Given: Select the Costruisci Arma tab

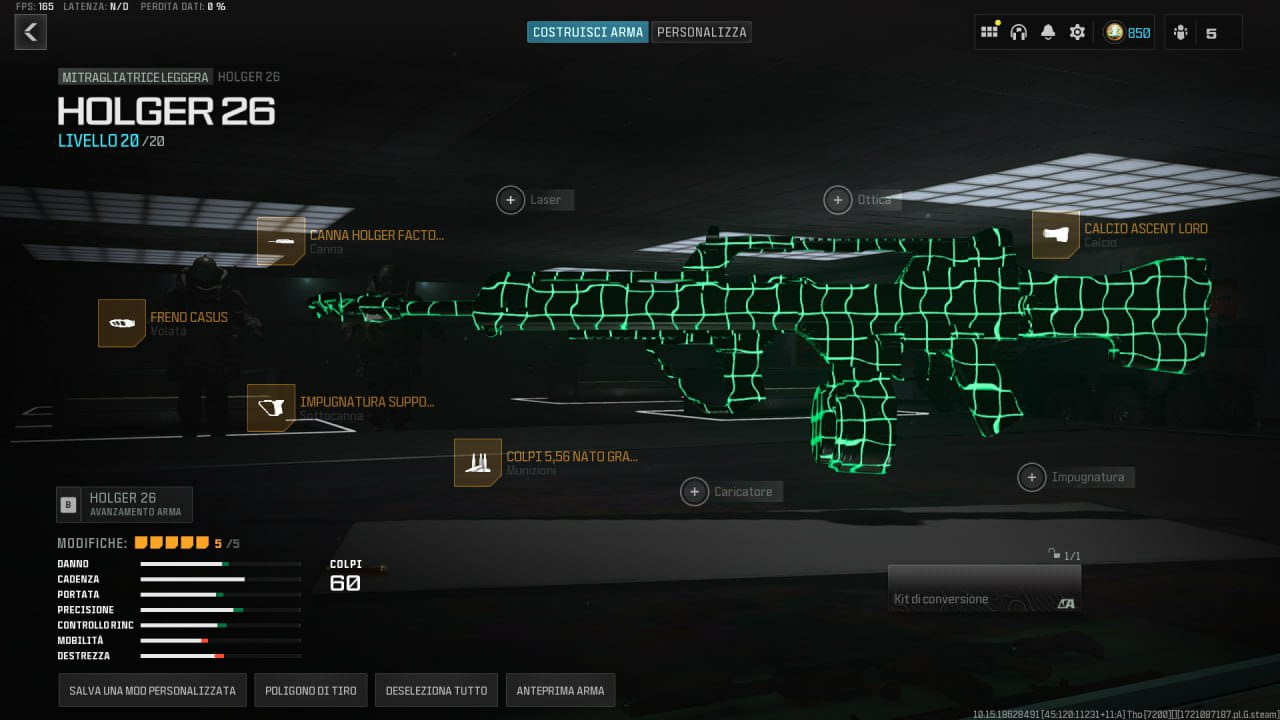Looking at the screenshot, I should tap(587, 32).
